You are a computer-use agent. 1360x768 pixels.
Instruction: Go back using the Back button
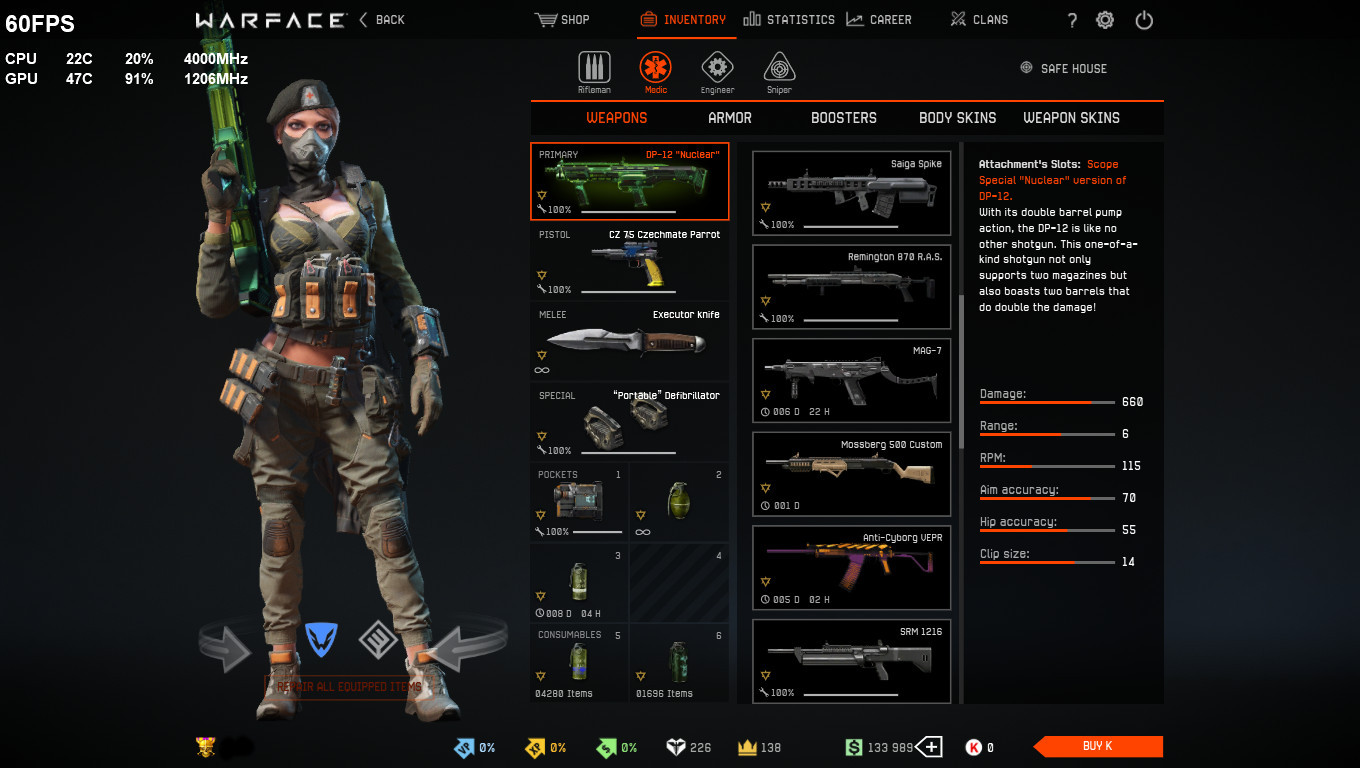click(x=382, y=20)
